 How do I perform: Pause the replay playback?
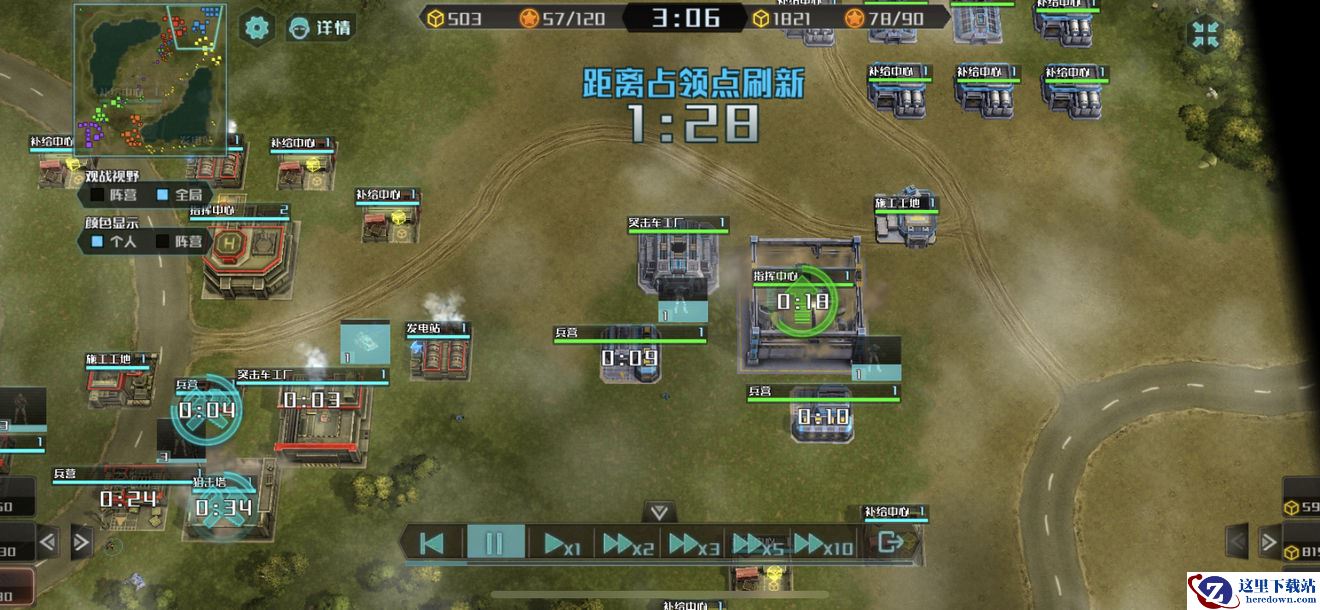[495, 543]
